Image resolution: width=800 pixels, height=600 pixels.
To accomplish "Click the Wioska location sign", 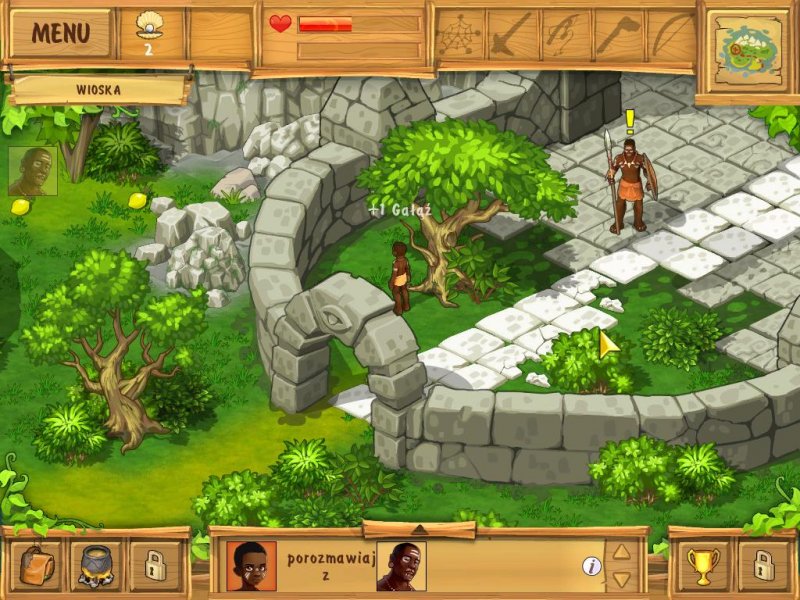I will (x=98, y=89).
